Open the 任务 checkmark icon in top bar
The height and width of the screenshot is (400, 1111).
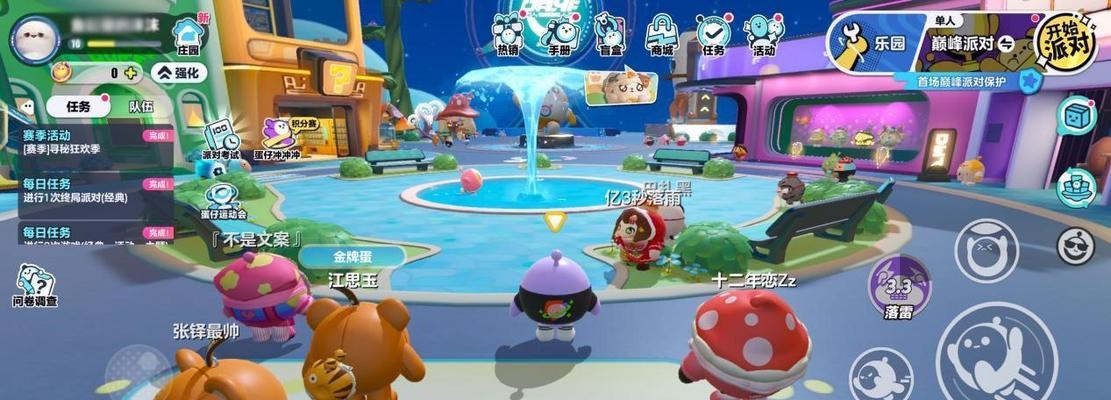tap(713, 33)
